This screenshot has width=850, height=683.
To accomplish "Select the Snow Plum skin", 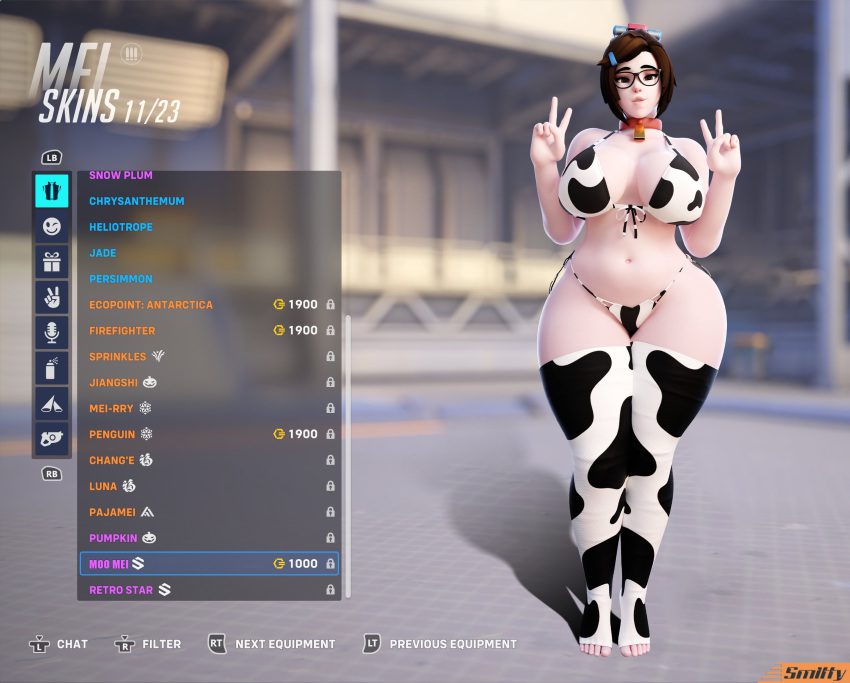I will tap(122, 176).
